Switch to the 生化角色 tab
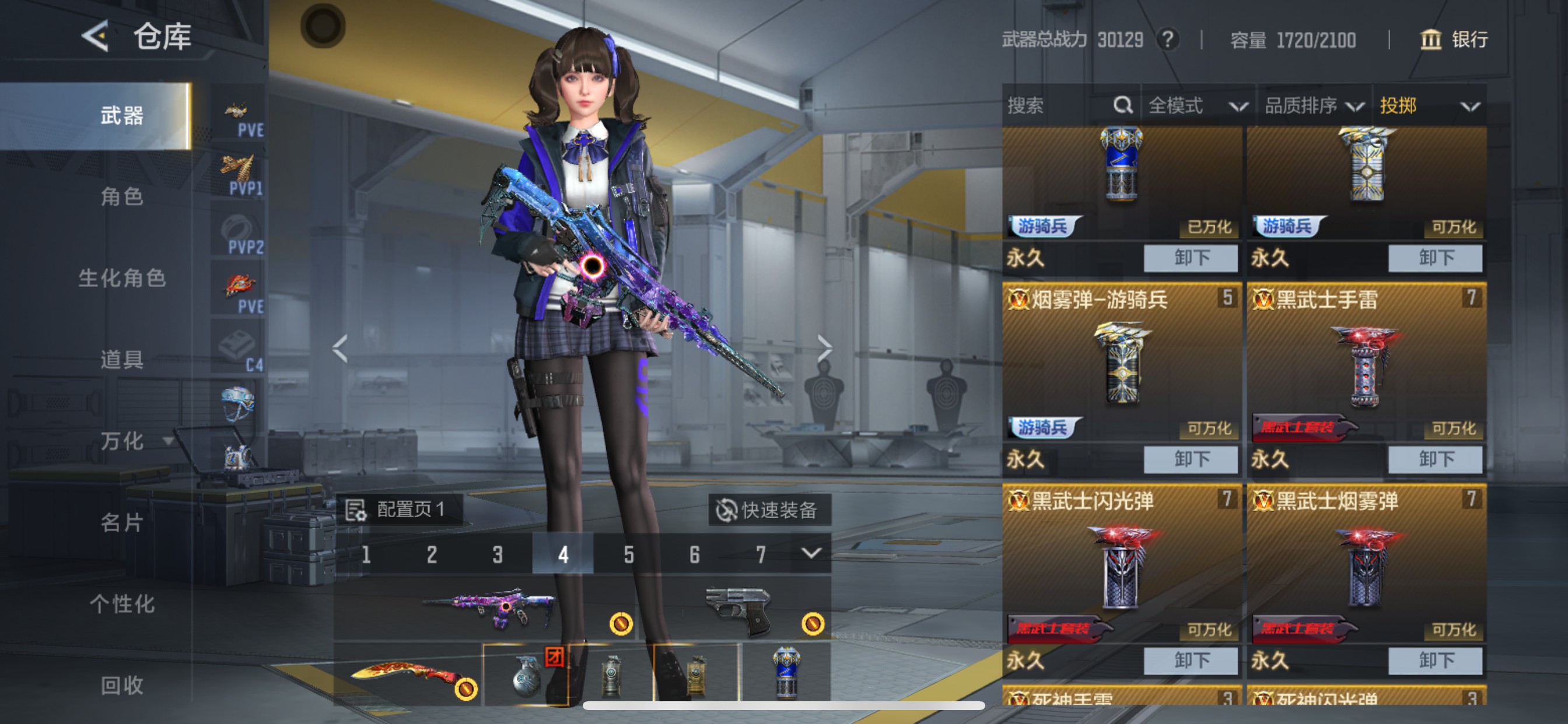The height and width of the screenshot is (724, 1568). pyautogui.click(x=122, y=278)
